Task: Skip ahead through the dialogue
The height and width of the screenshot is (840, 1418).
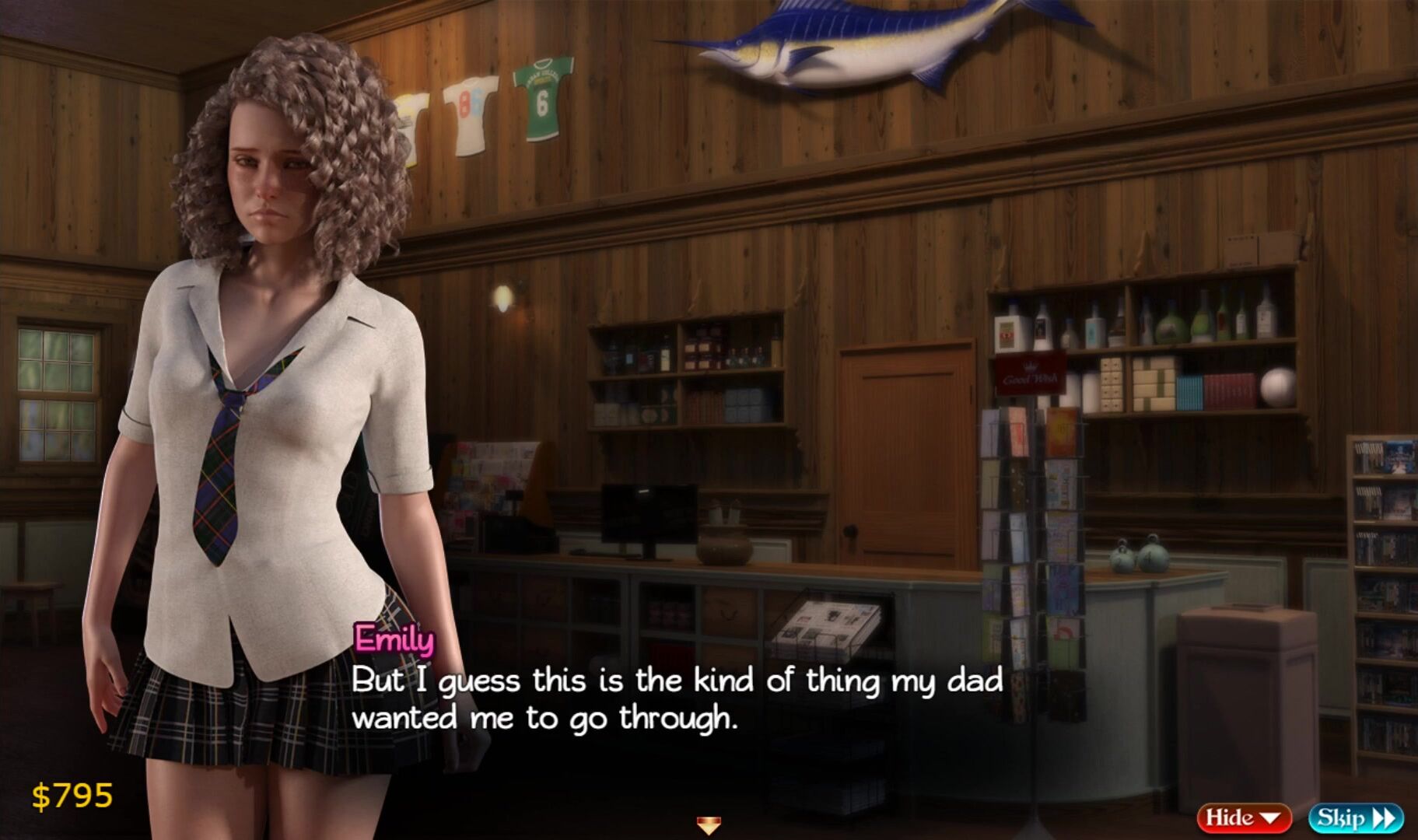Action: 1355,817
